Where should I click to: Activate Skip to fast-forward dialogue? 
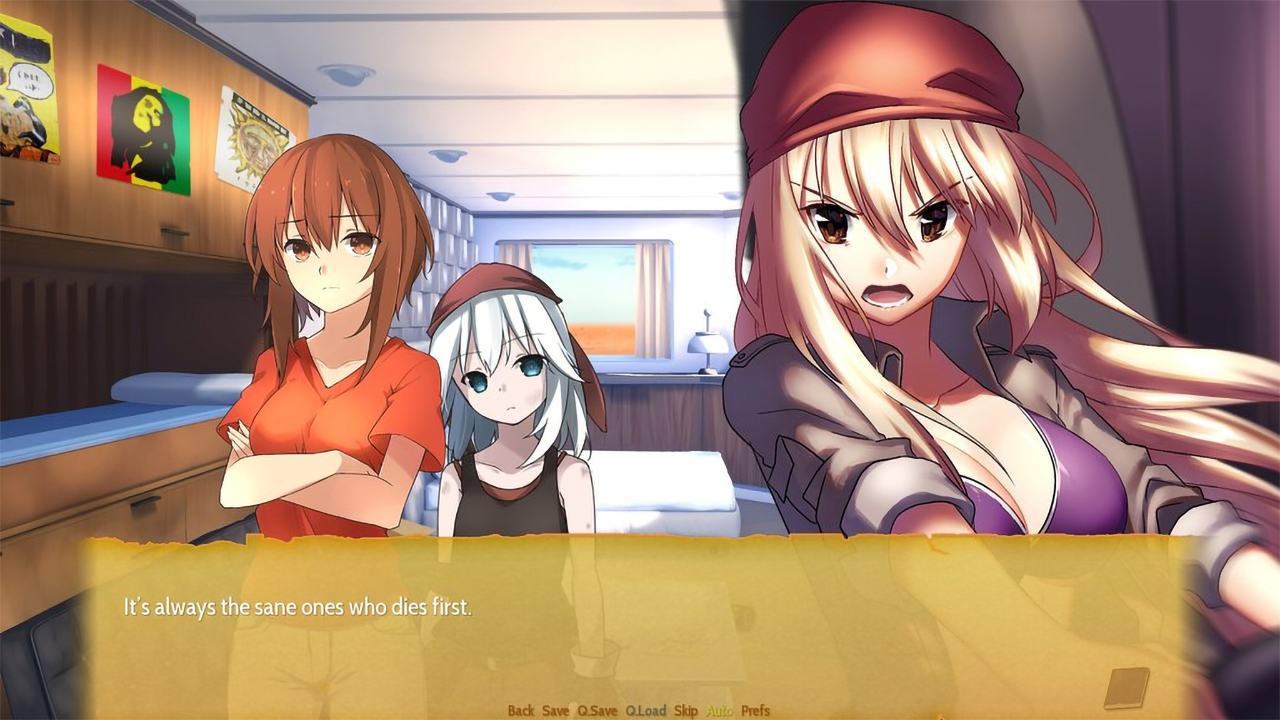(685, 710)
